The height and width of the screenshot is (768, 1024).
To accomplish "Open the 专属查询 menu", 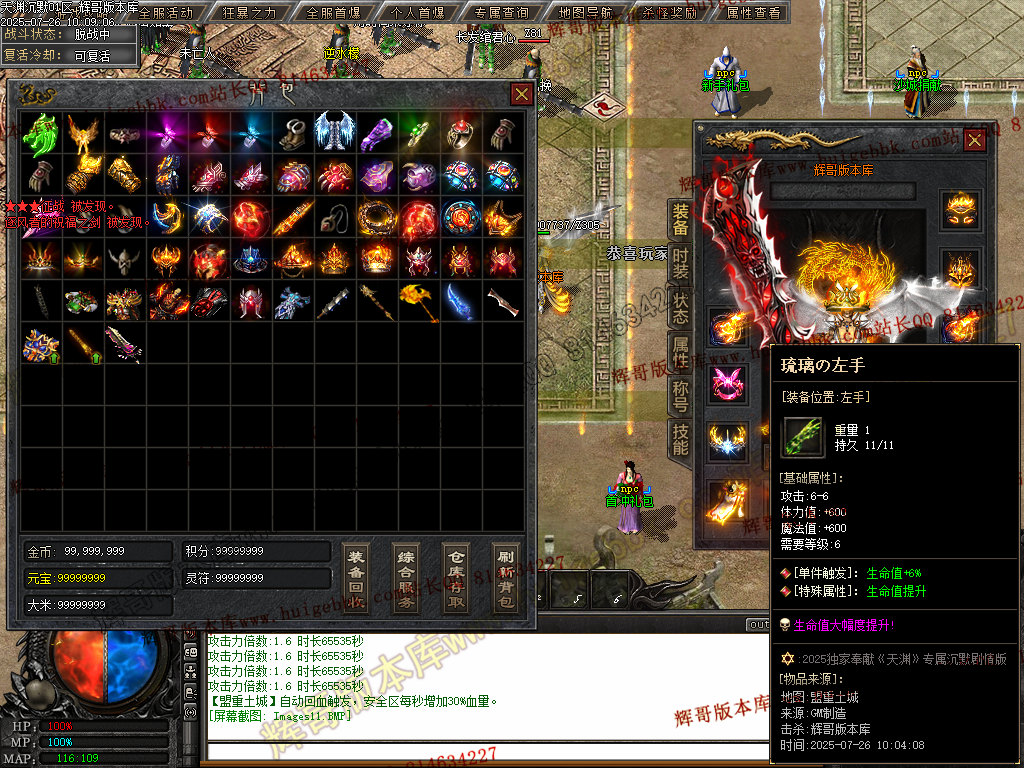I will tap(501, 13).
